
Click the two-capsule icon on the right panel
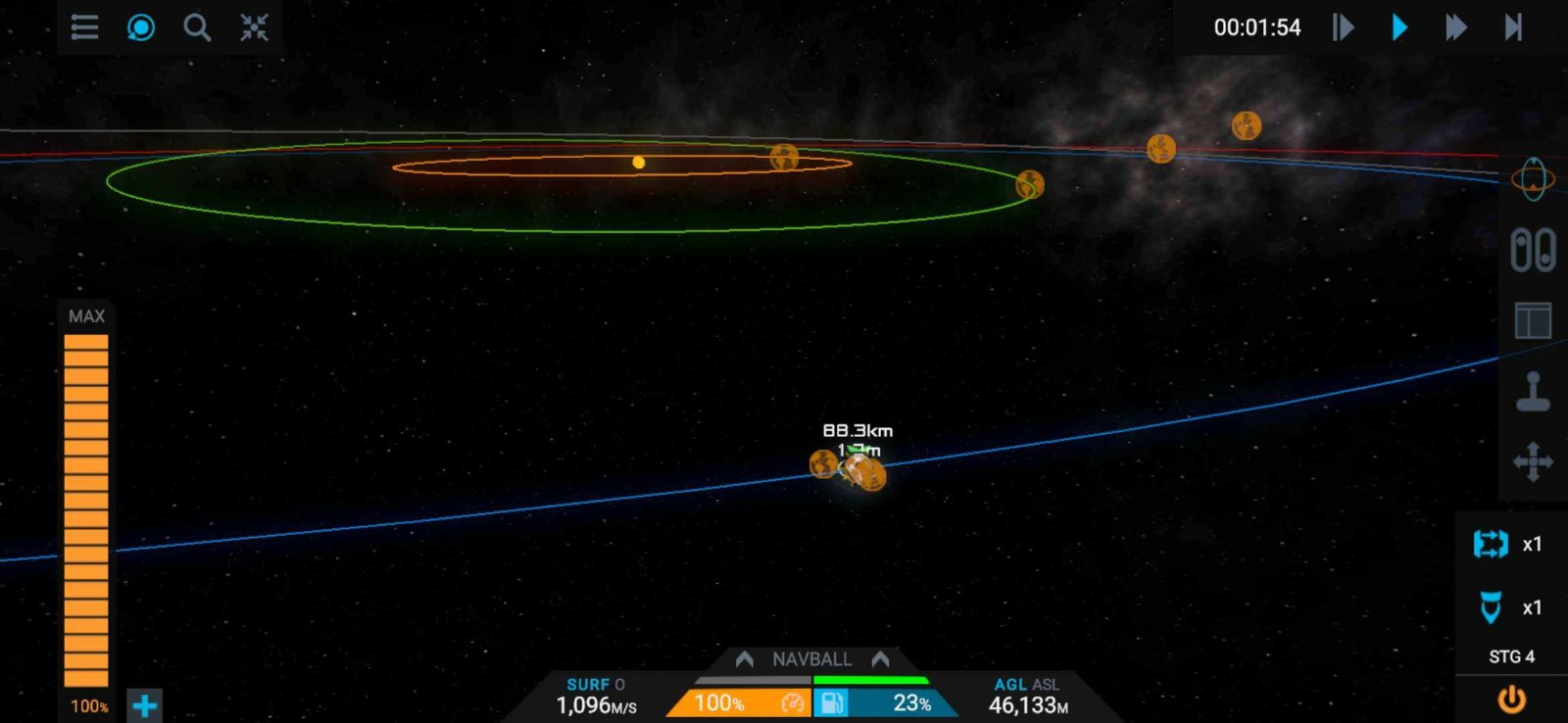1533,250
